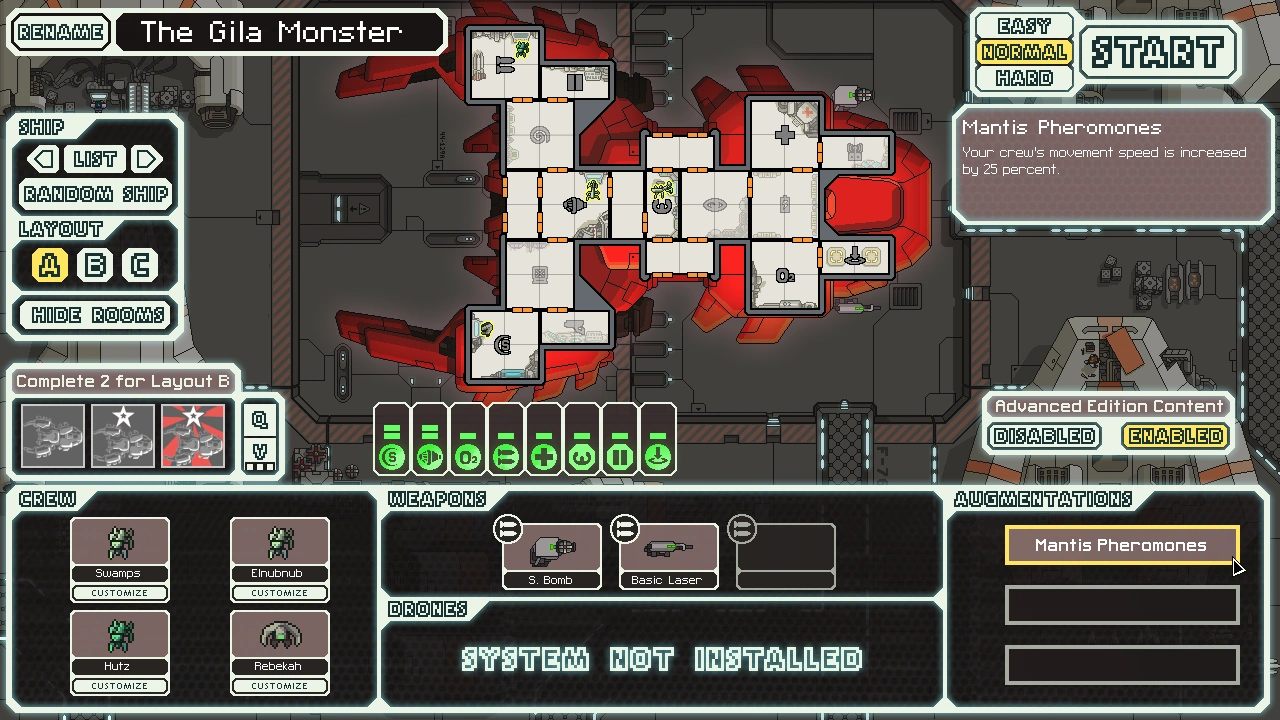Select the Doors system icon
Image resolution: width=1280 pixels, height=720 pixels.
point(619,456)
